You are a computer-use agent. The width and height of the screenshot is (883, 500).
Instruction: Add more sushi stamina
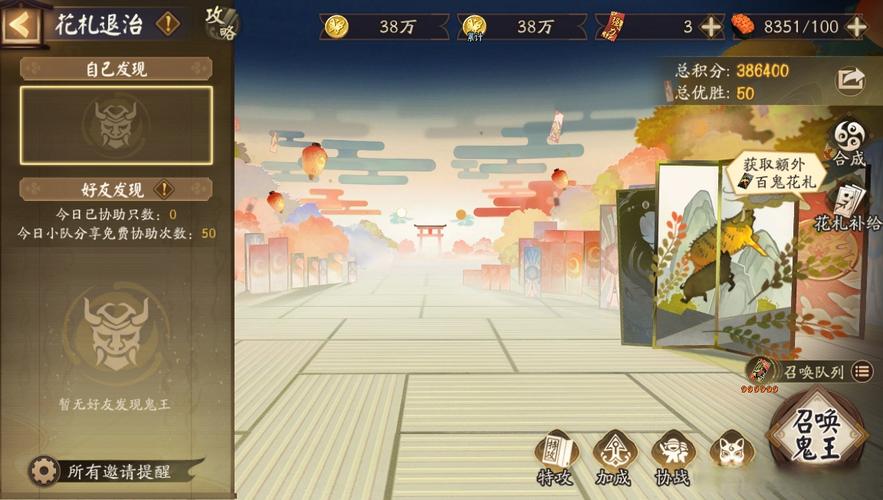856,27
